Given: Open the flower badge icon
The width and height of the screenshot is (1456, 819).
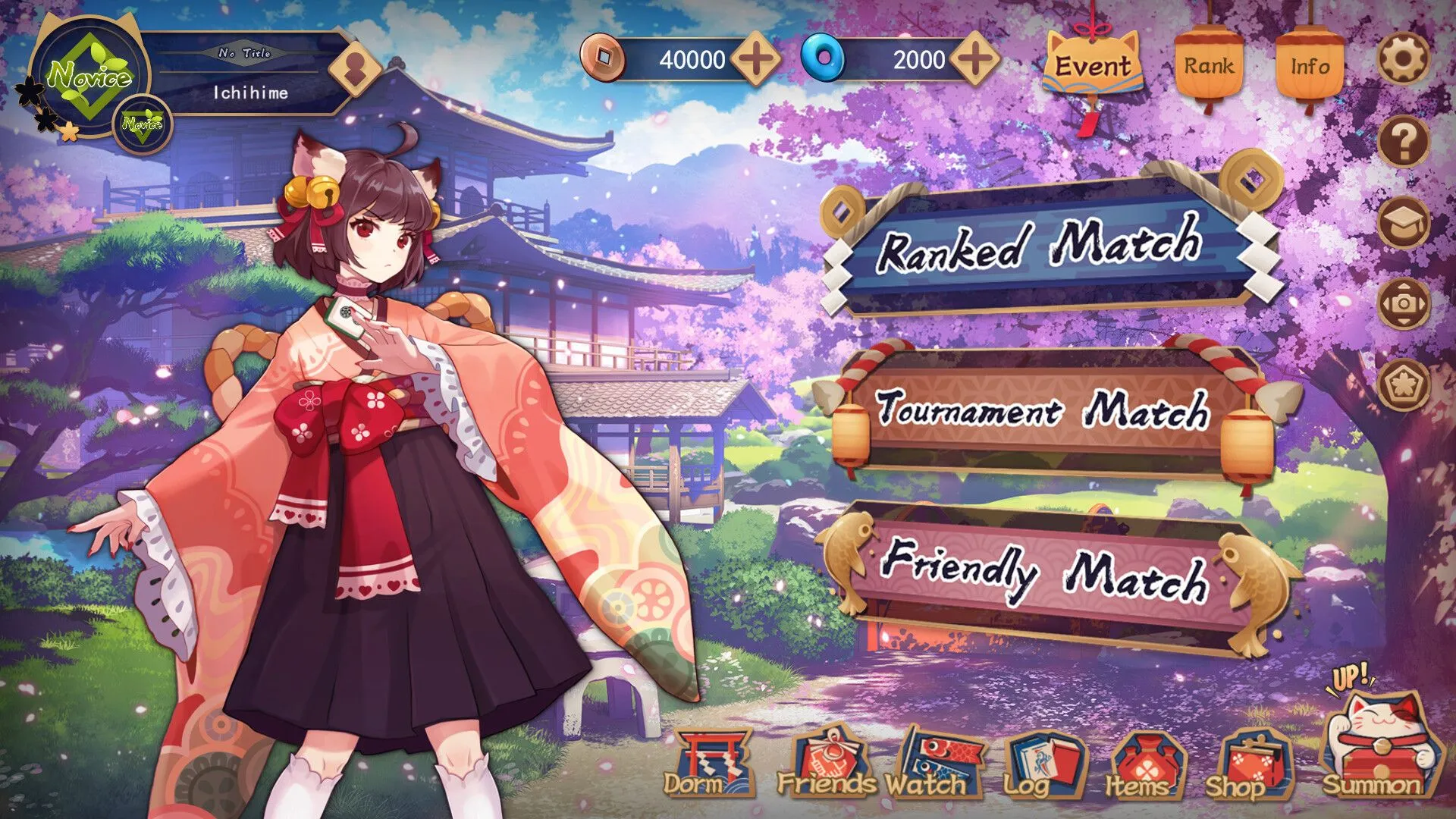Looking at the screenshot, I should click(1404, 384).
